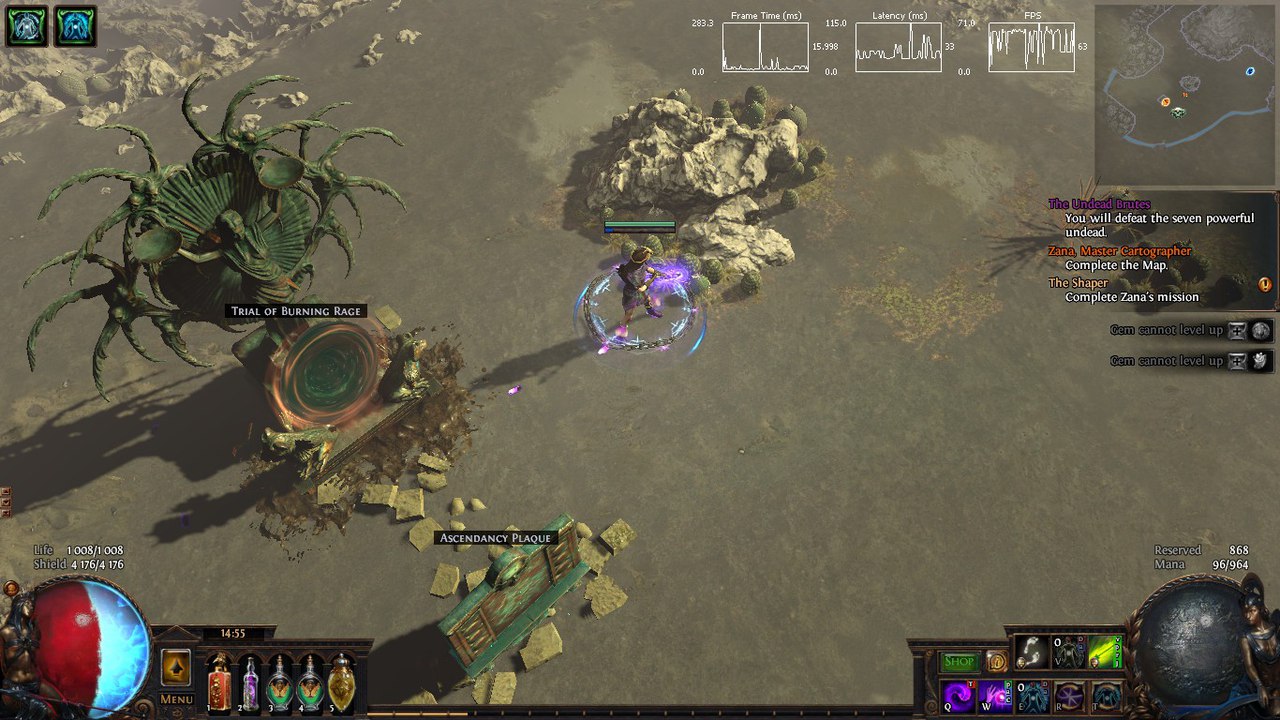
Task: Select the blue aura figure skill on E
Action: 1033,696
